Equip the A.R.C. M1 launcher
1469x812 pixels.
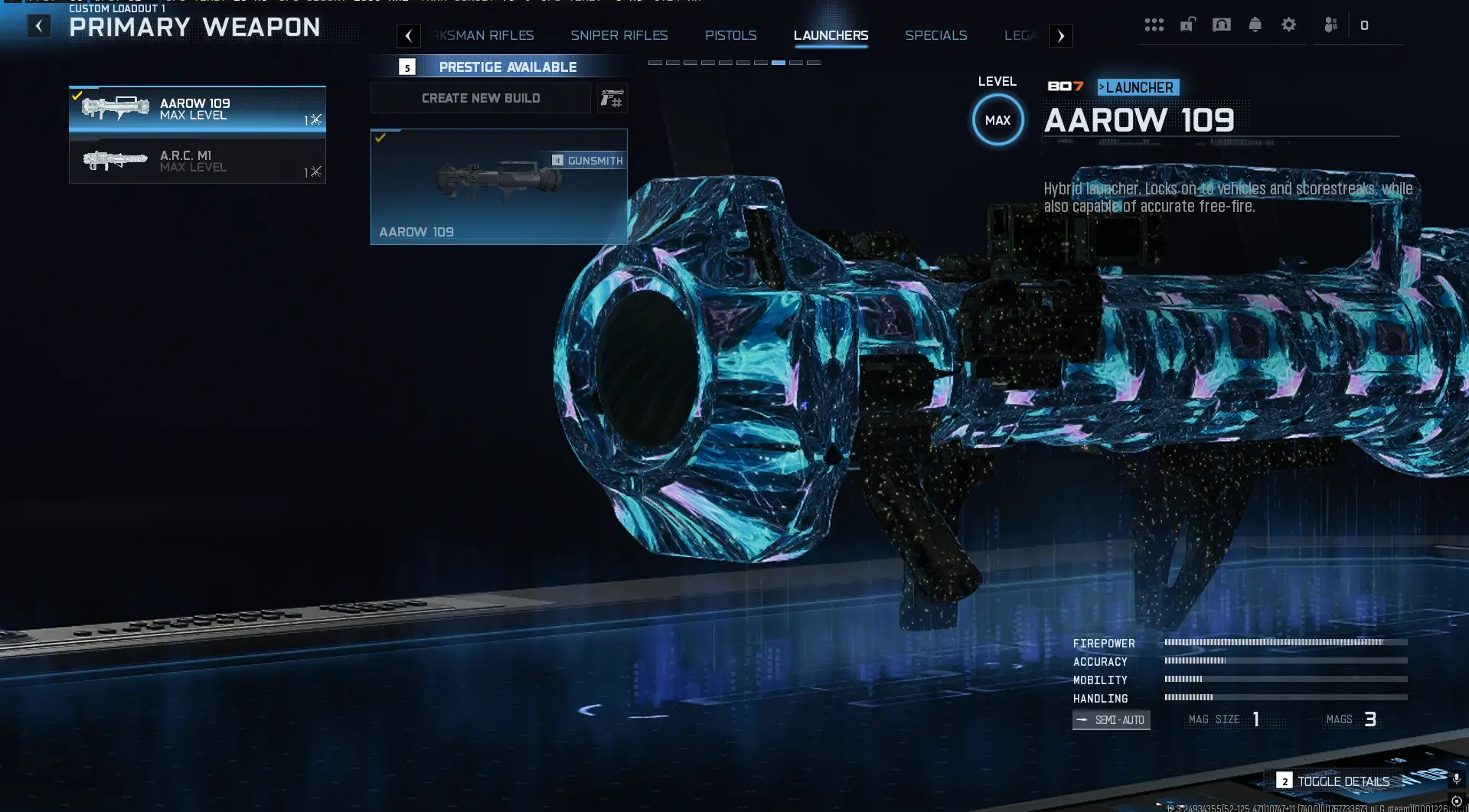click(197, 161)
